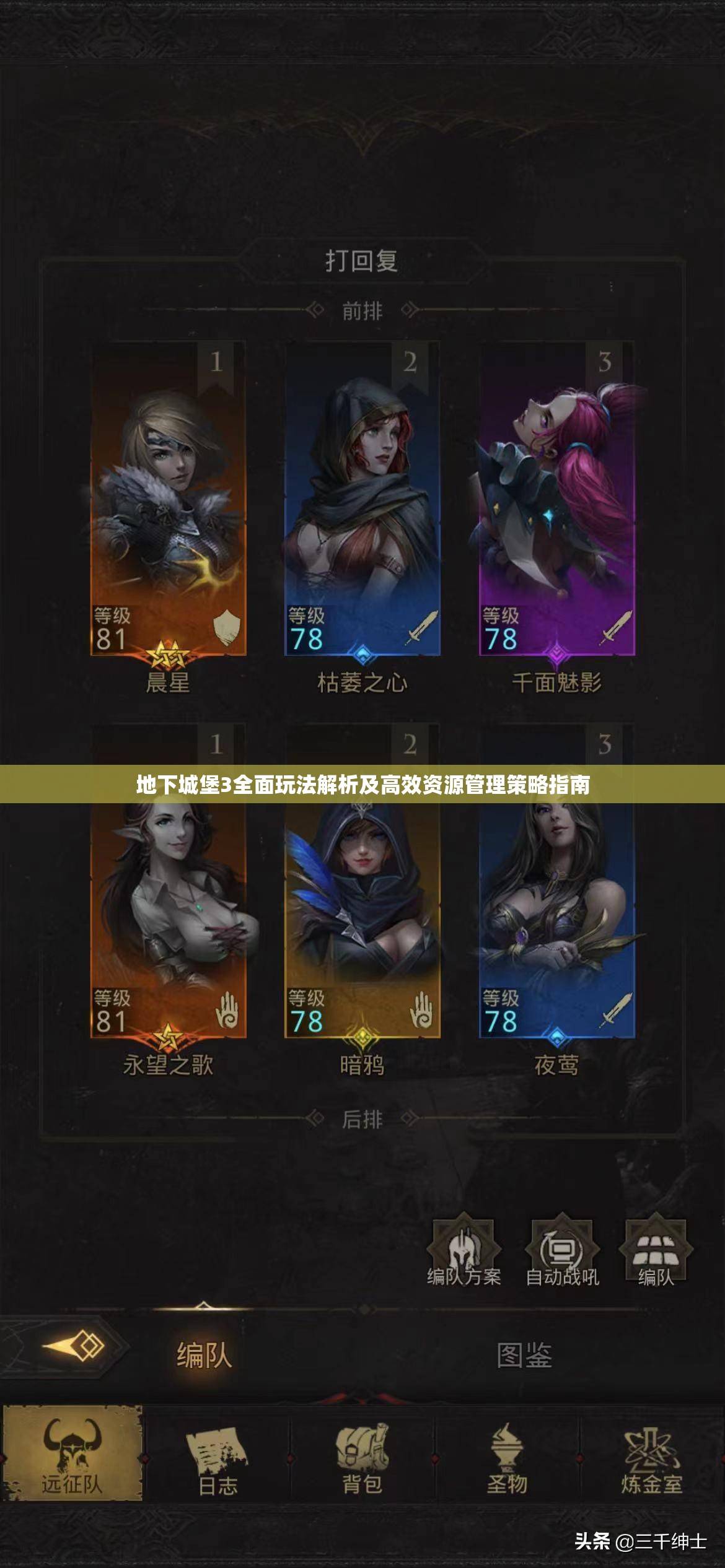Switch to the 编队 tab
The image size is (725, 1568).
pyautogui.click(x=204, y=1356)
